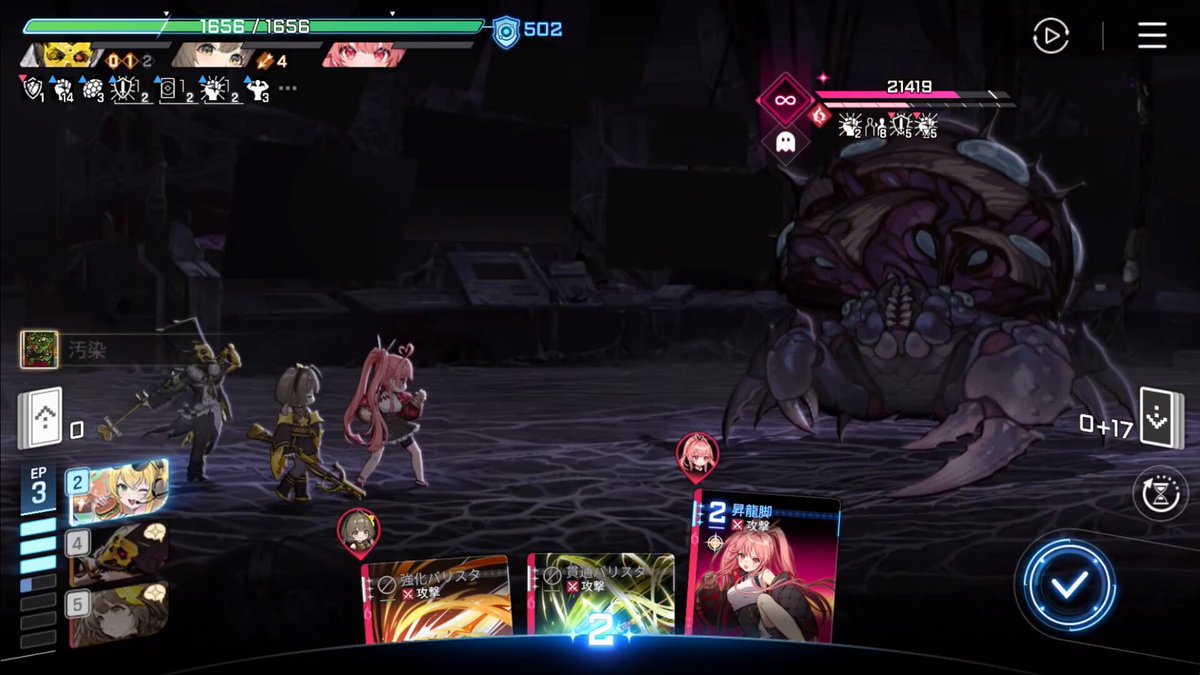
Task: Open the hamburger menu
Action: [x=1152, y=36]
